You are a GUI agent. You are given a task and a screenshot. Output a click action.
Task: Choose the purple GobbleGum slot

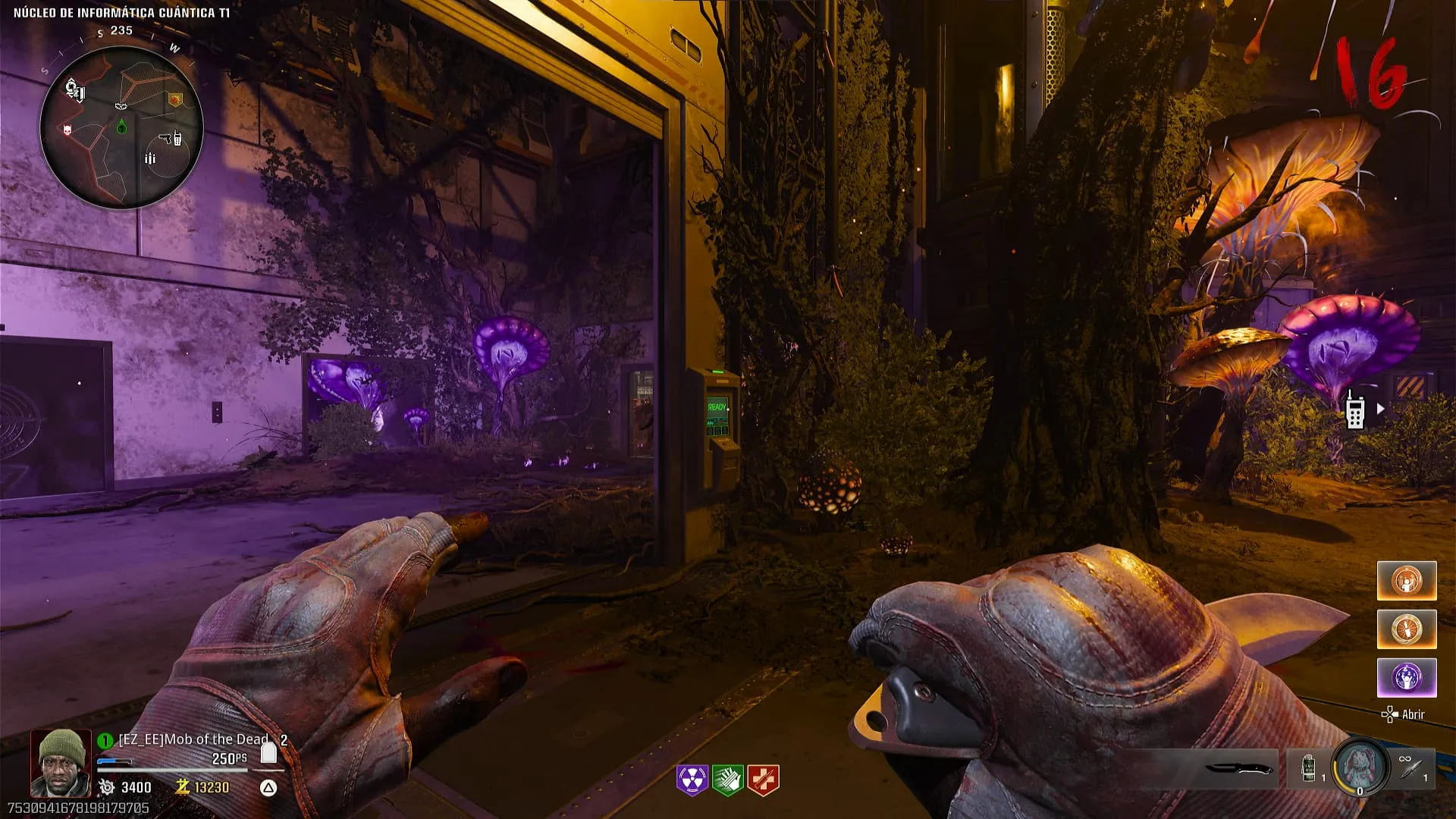coord(1407,677)
